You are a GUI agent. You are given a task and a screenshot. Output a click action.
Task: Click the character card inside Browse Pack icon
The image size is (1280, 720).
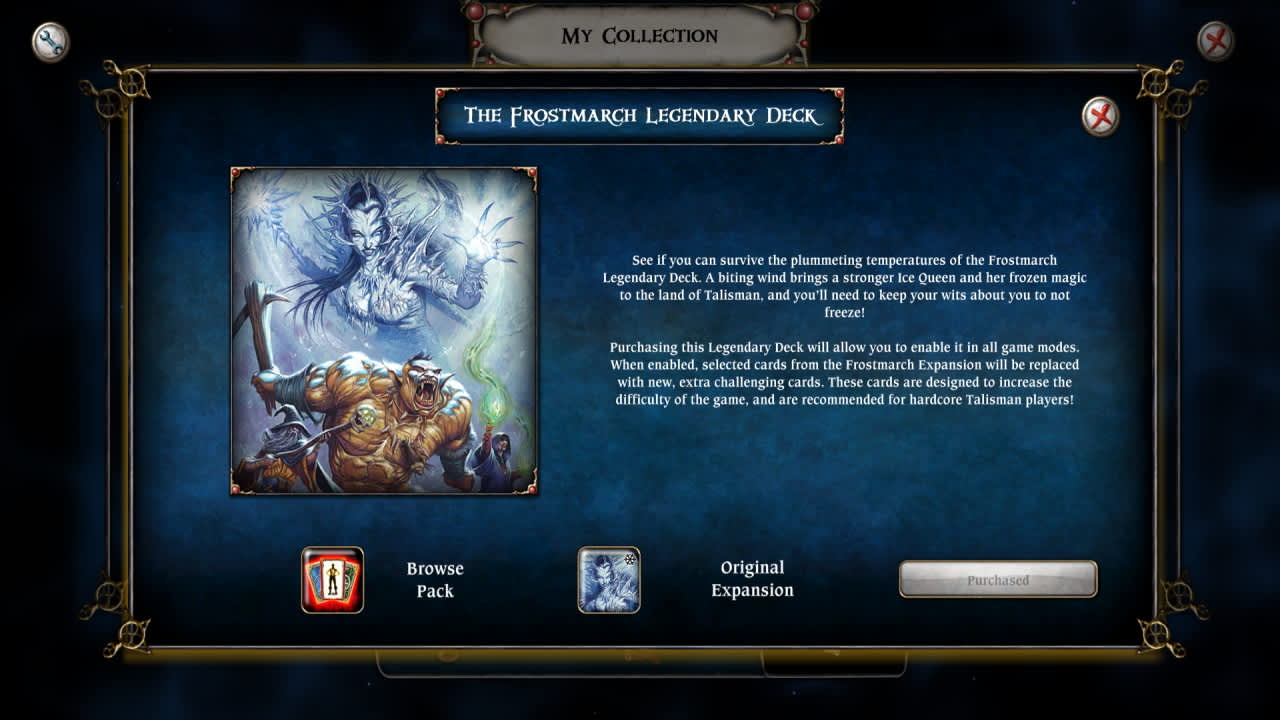point(331,579)
